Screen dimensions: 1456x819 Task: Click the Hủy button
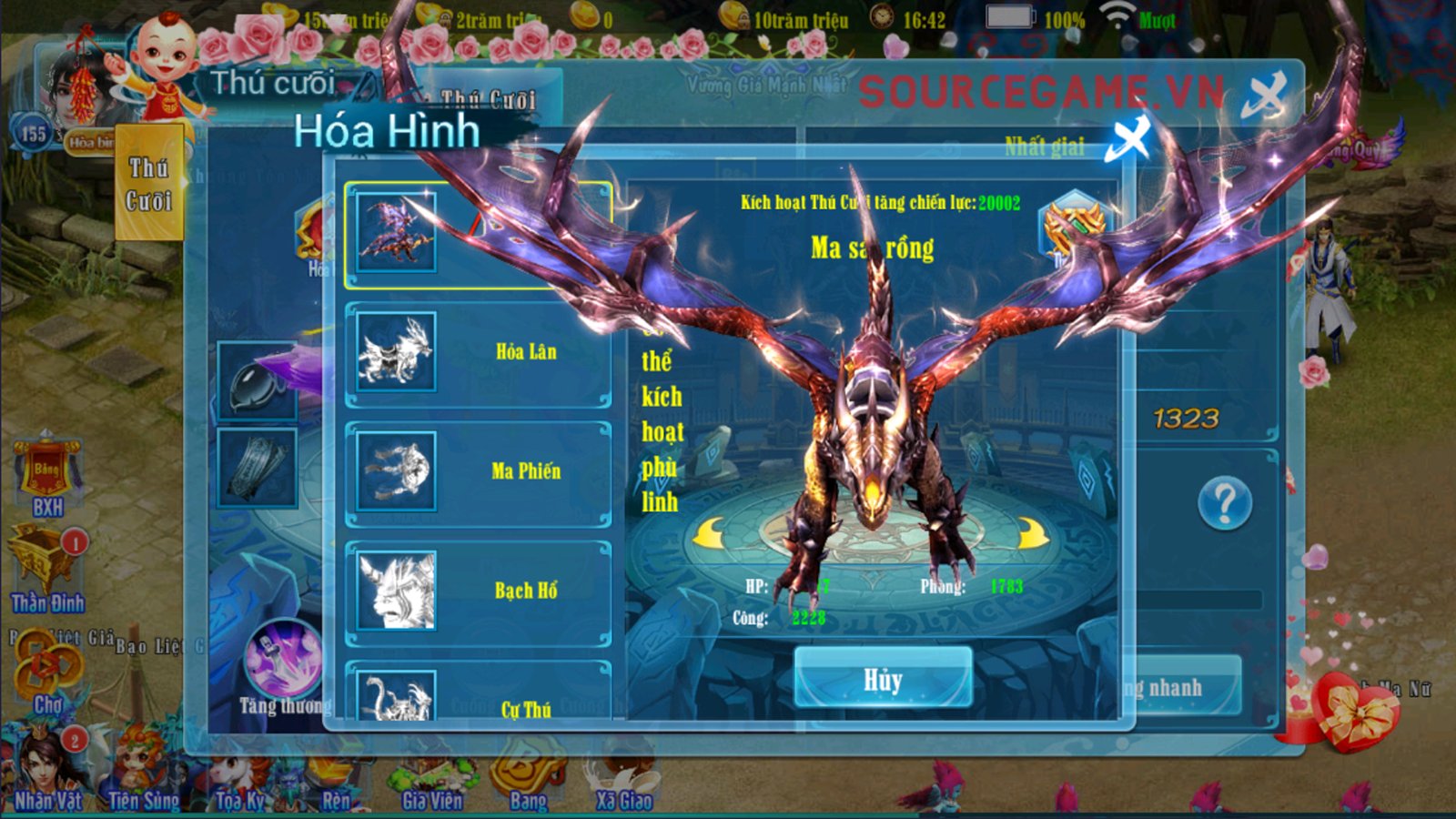[x=883, y=678]
